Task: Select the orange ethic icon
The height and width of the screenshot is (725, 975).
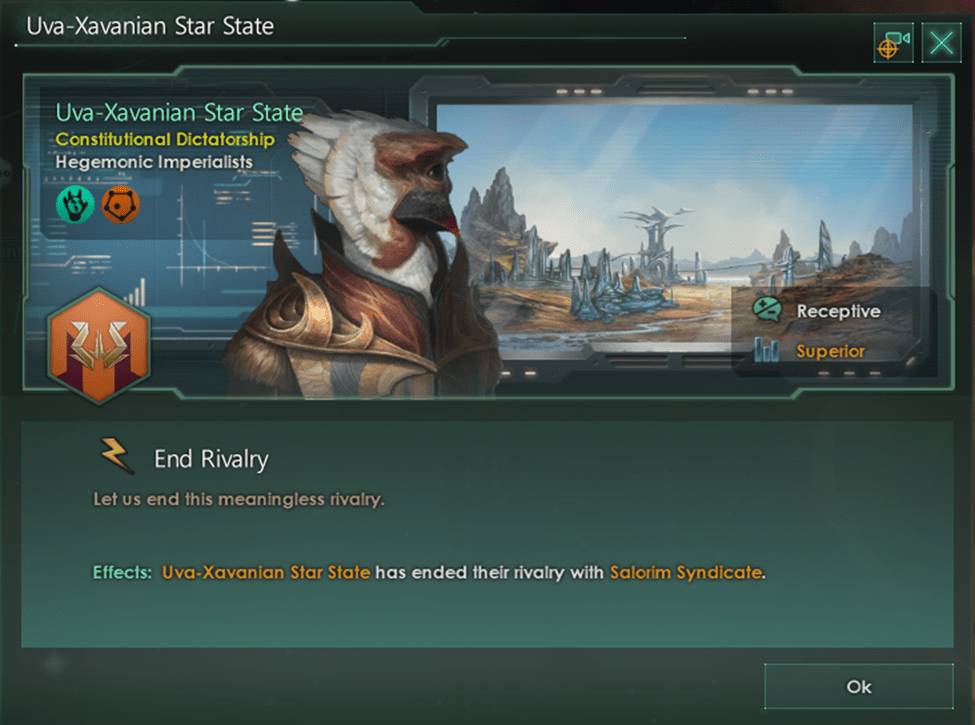Action: point(120,205)
